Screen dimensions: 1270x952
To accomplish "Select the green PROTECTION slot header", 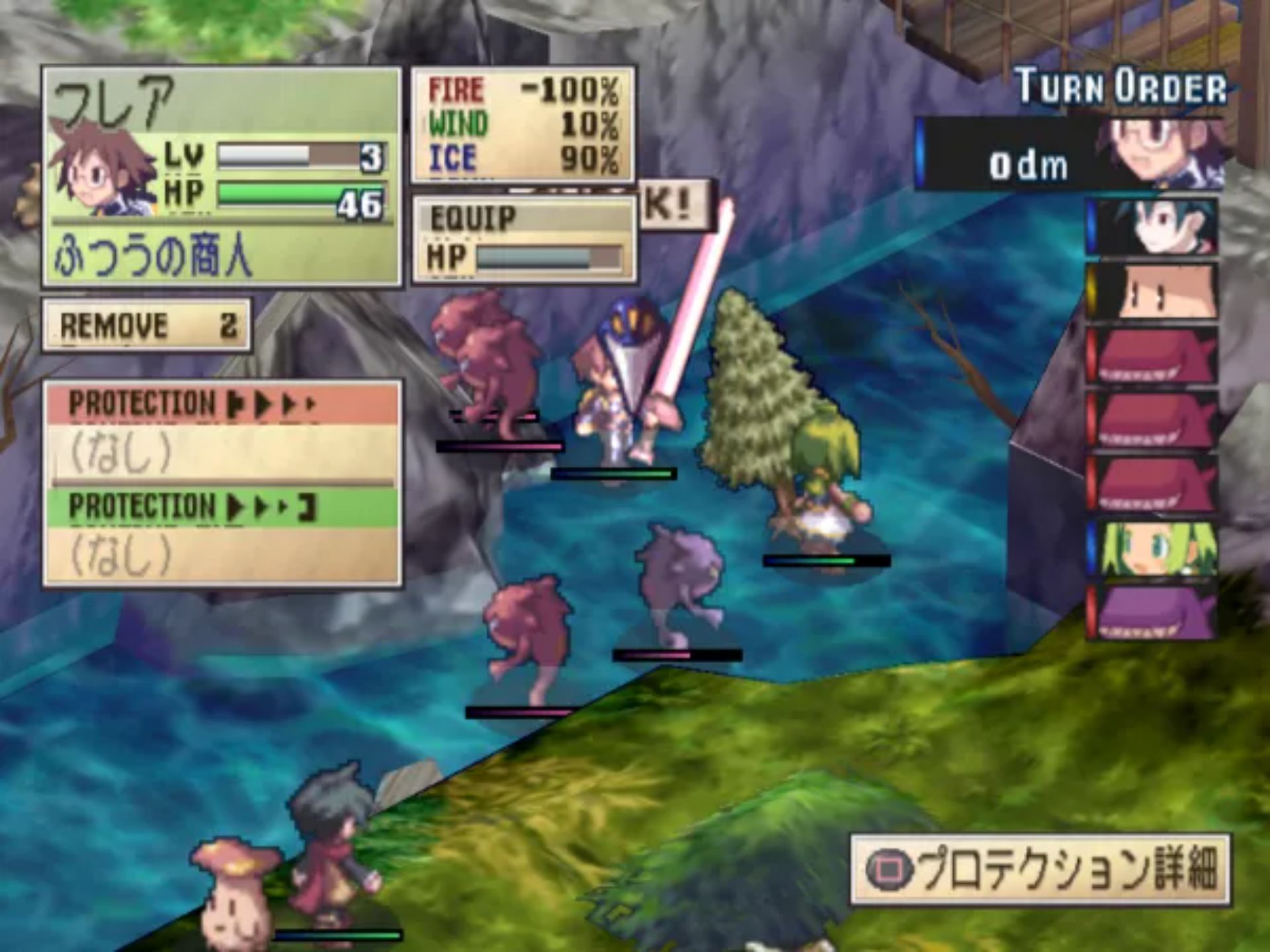I will [x=222, y=506].
